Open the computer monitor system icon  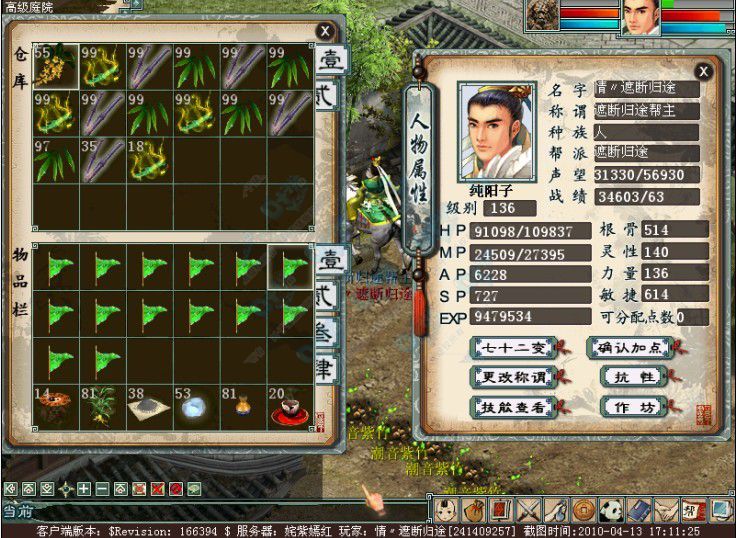pos(721,509)
